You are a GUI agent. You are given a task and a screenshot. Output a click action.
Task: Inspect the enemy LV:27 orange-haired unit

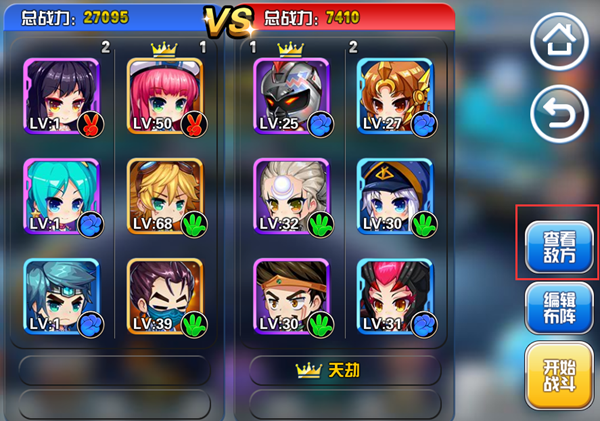[395, 96]
